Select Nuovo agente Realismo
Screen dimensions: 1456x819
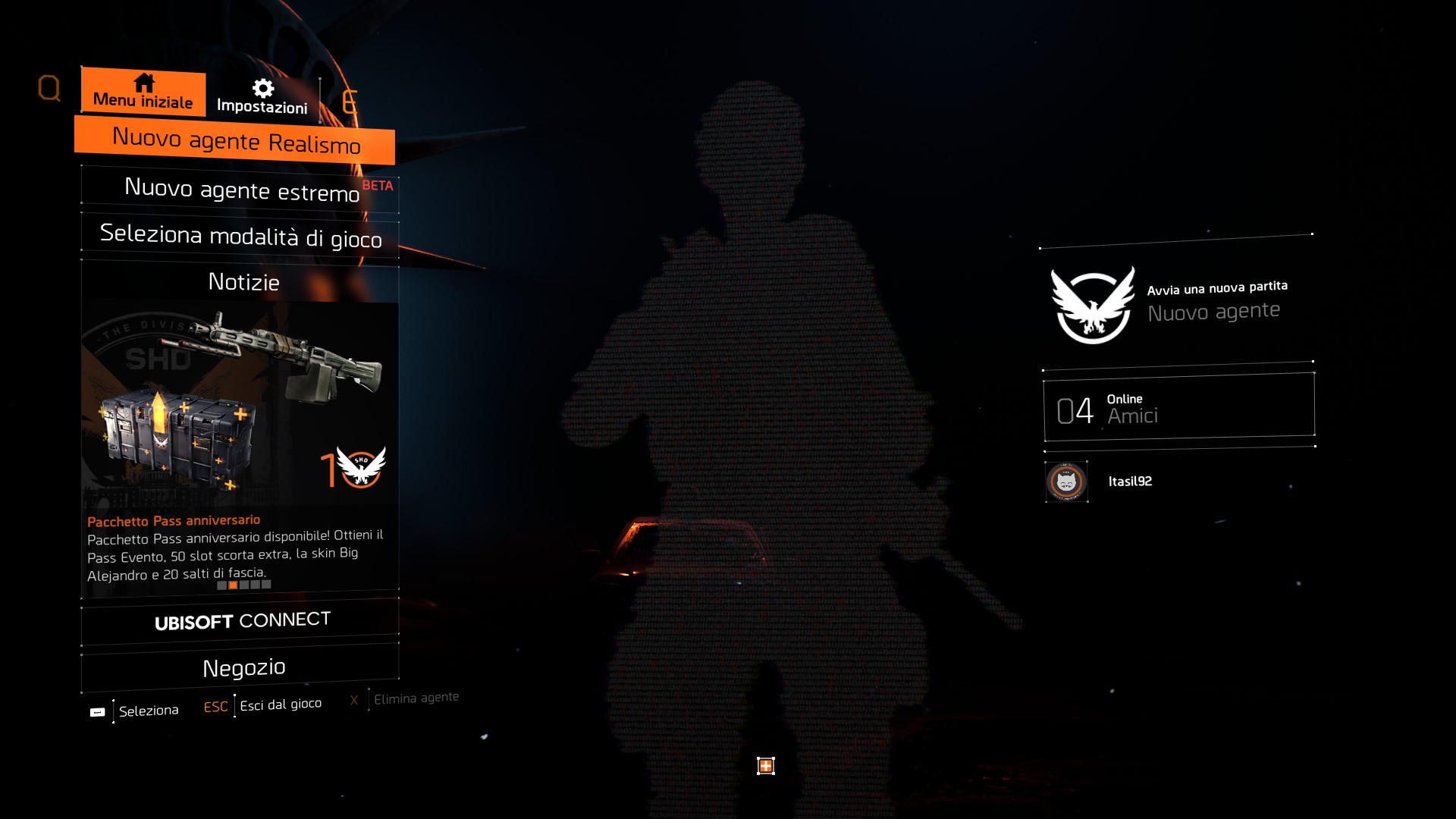pos(236,141)
